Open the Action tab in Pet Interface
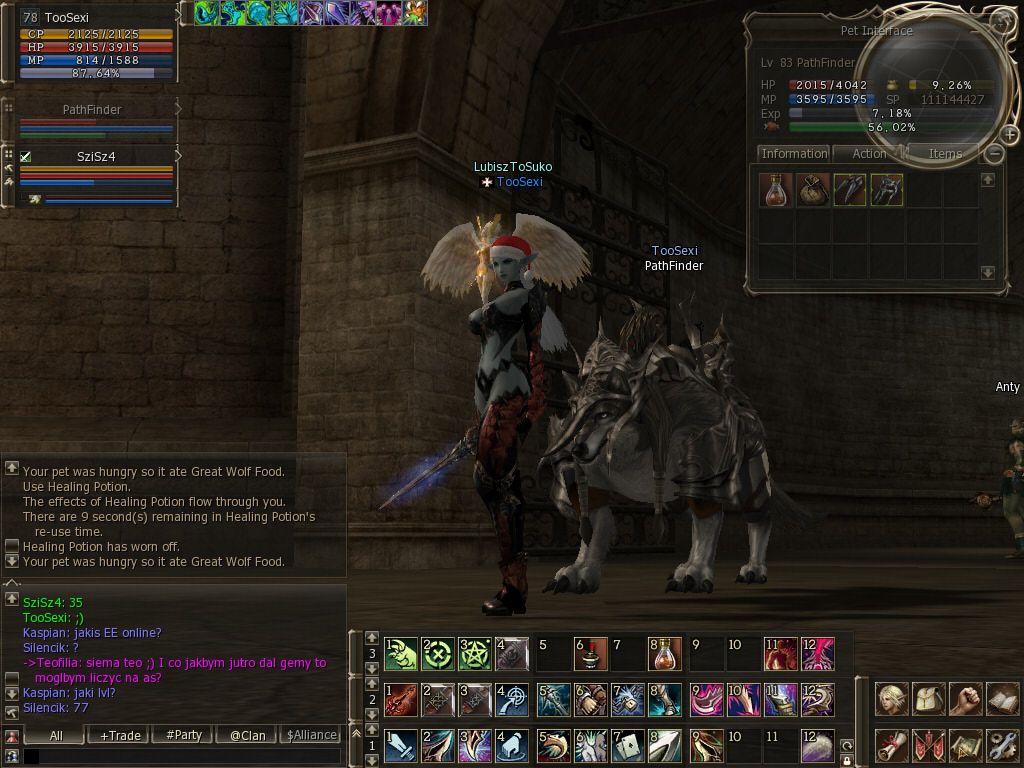 [x=868, y=154]
